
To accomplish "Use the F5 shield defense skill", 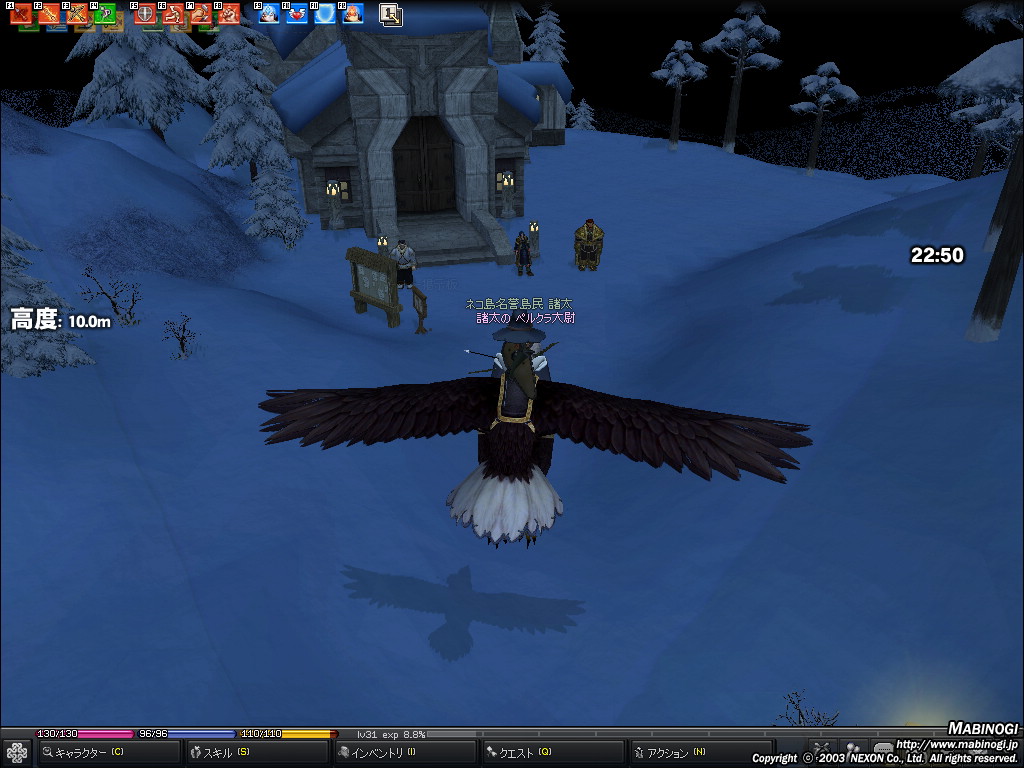I will pyautogui.click(x=146, y=14).
